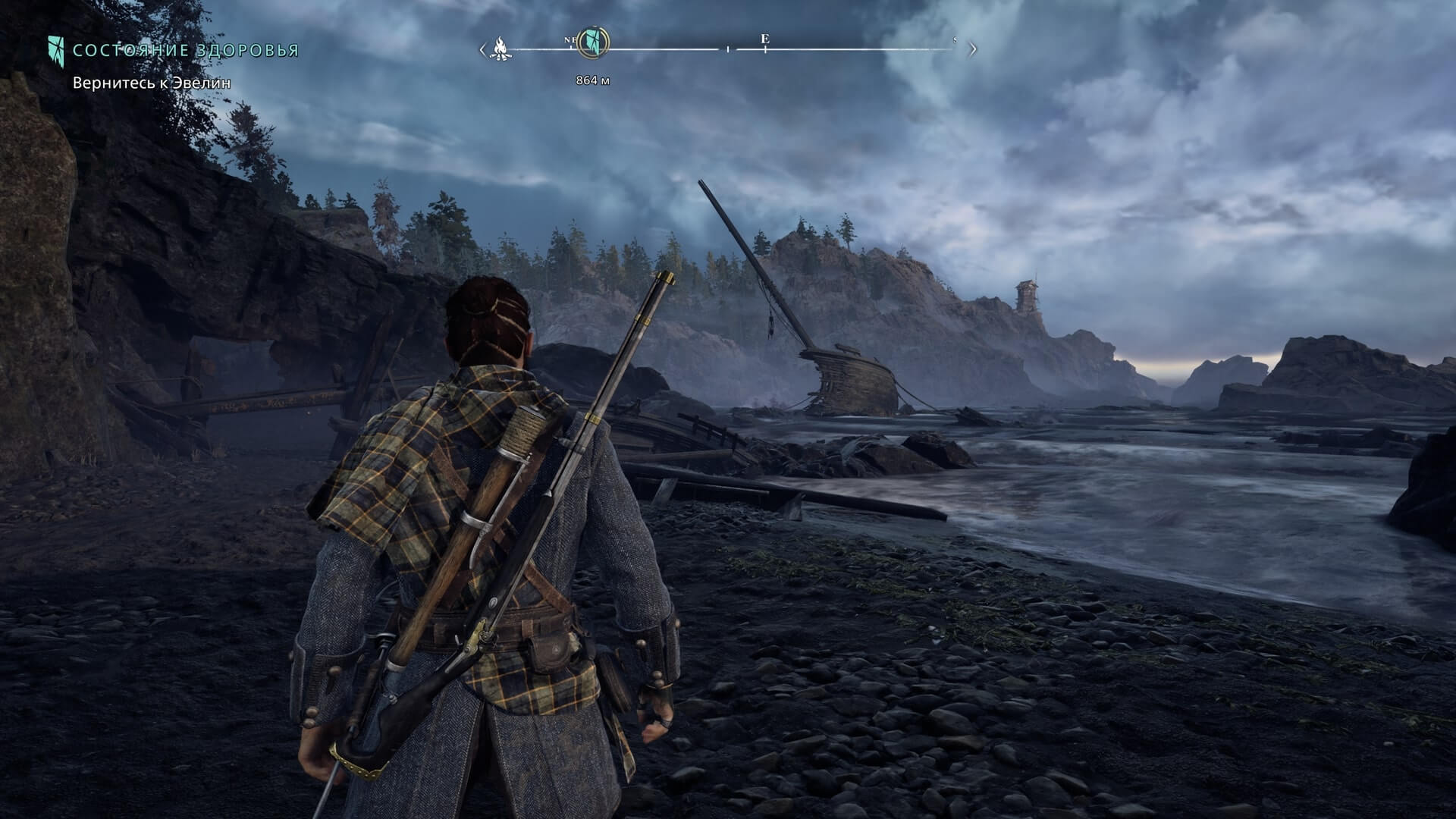Click the "Вернитесь к Эвелин" objective text
The width and height of the screenshot is (1456, 819).
pyautogui.click(x=152, y=83)
